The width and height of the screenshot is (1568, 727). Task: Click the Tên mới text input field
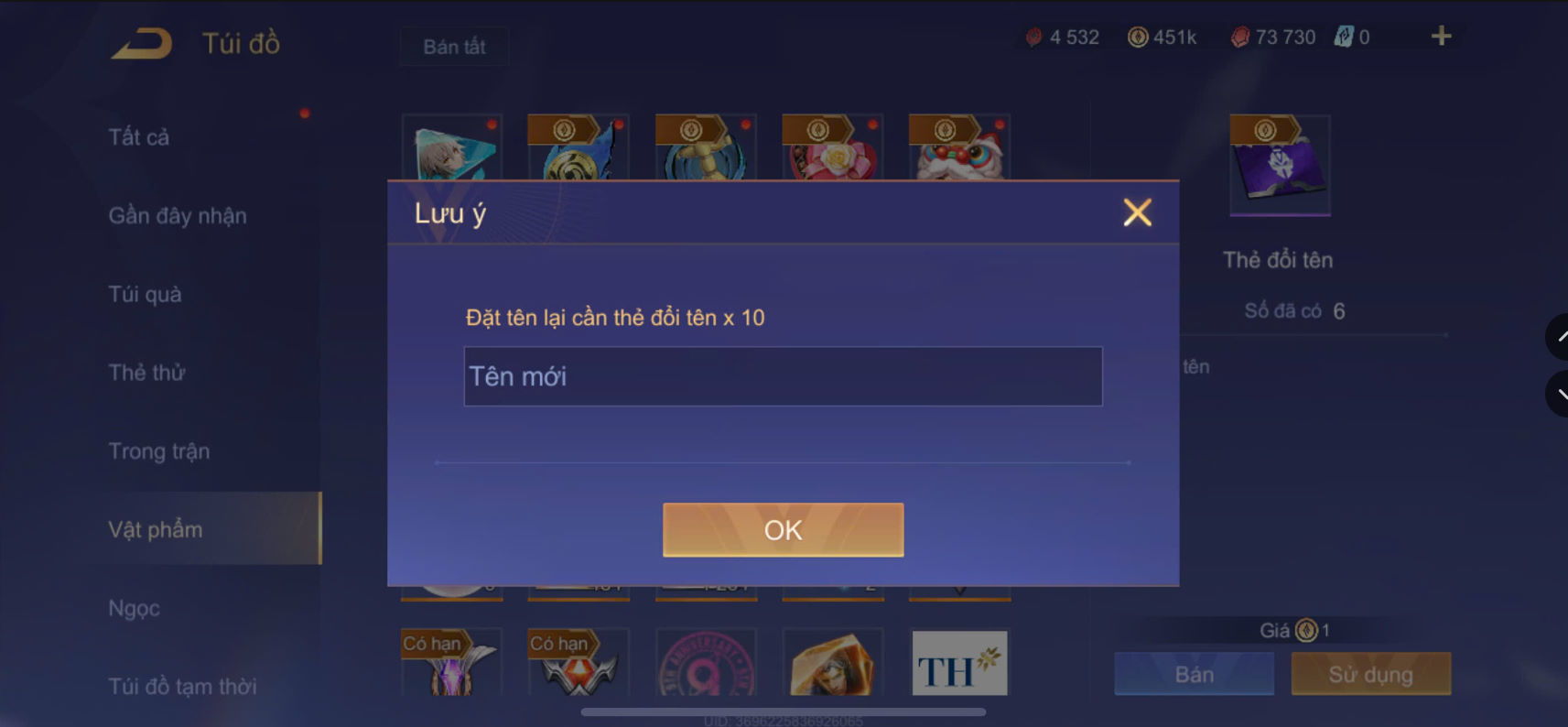pos(783,375)
